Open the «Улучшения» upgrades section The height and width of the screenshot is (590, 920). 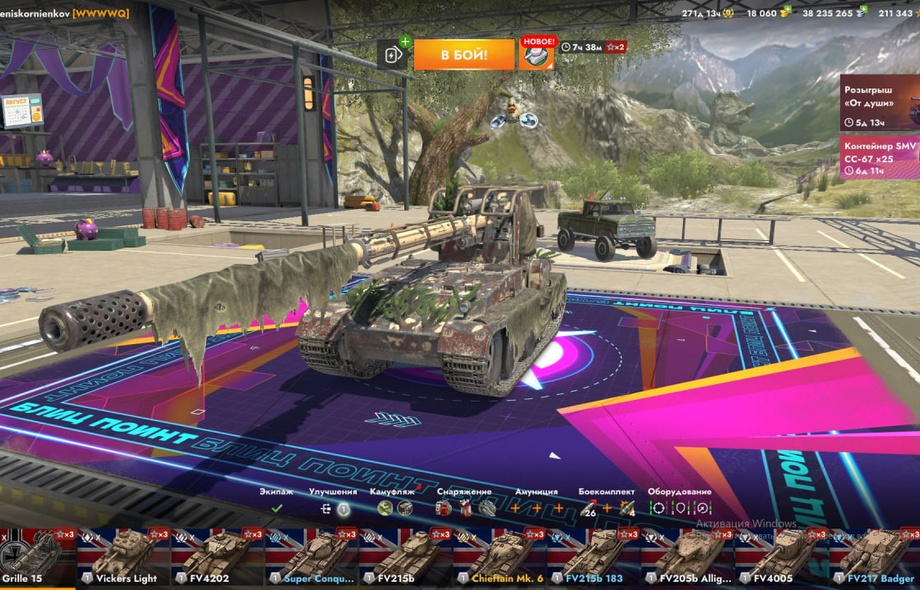(x=333, y=508)
